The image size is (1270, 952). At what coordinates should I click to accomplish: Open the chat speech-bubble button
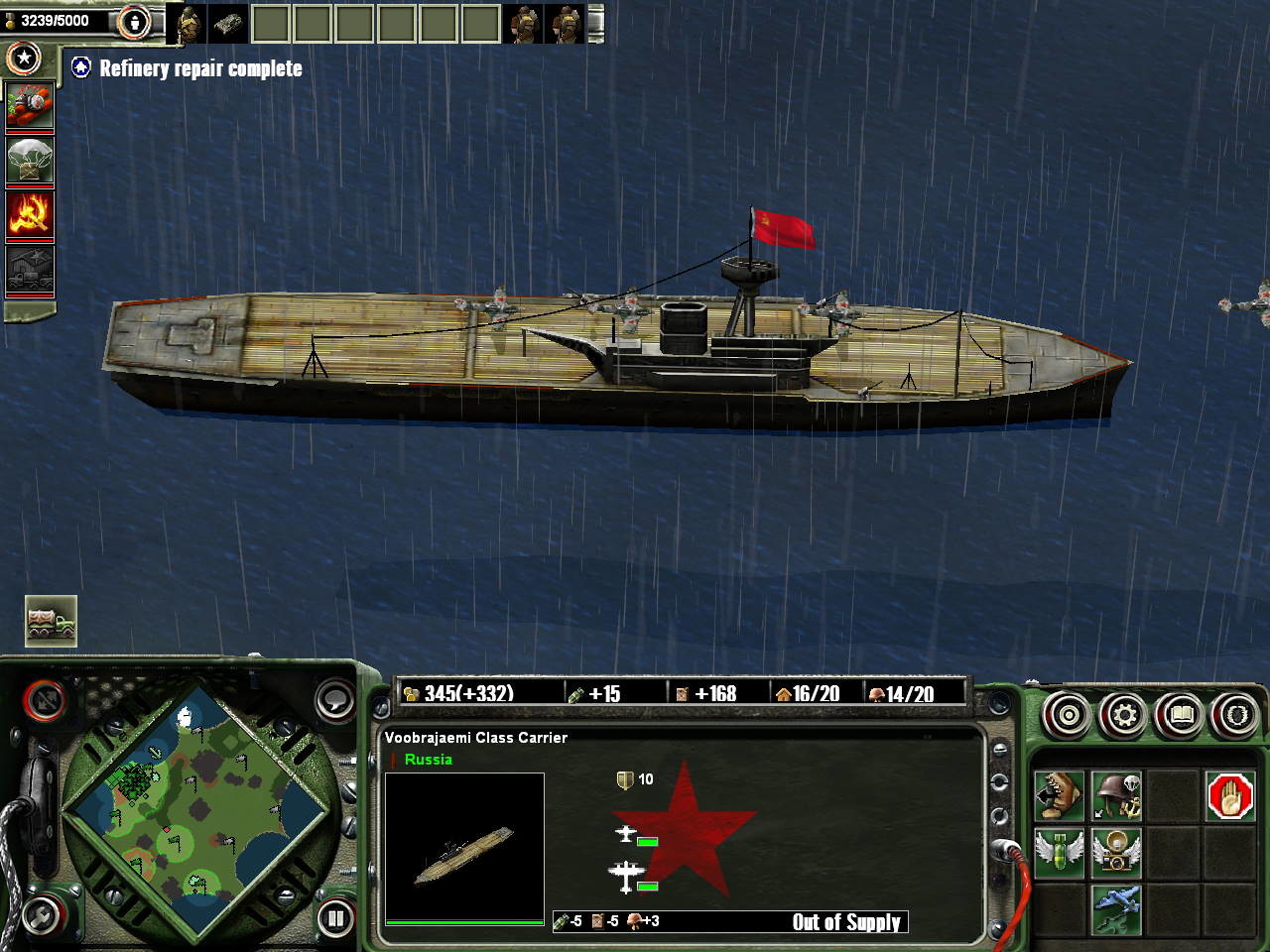335,699
